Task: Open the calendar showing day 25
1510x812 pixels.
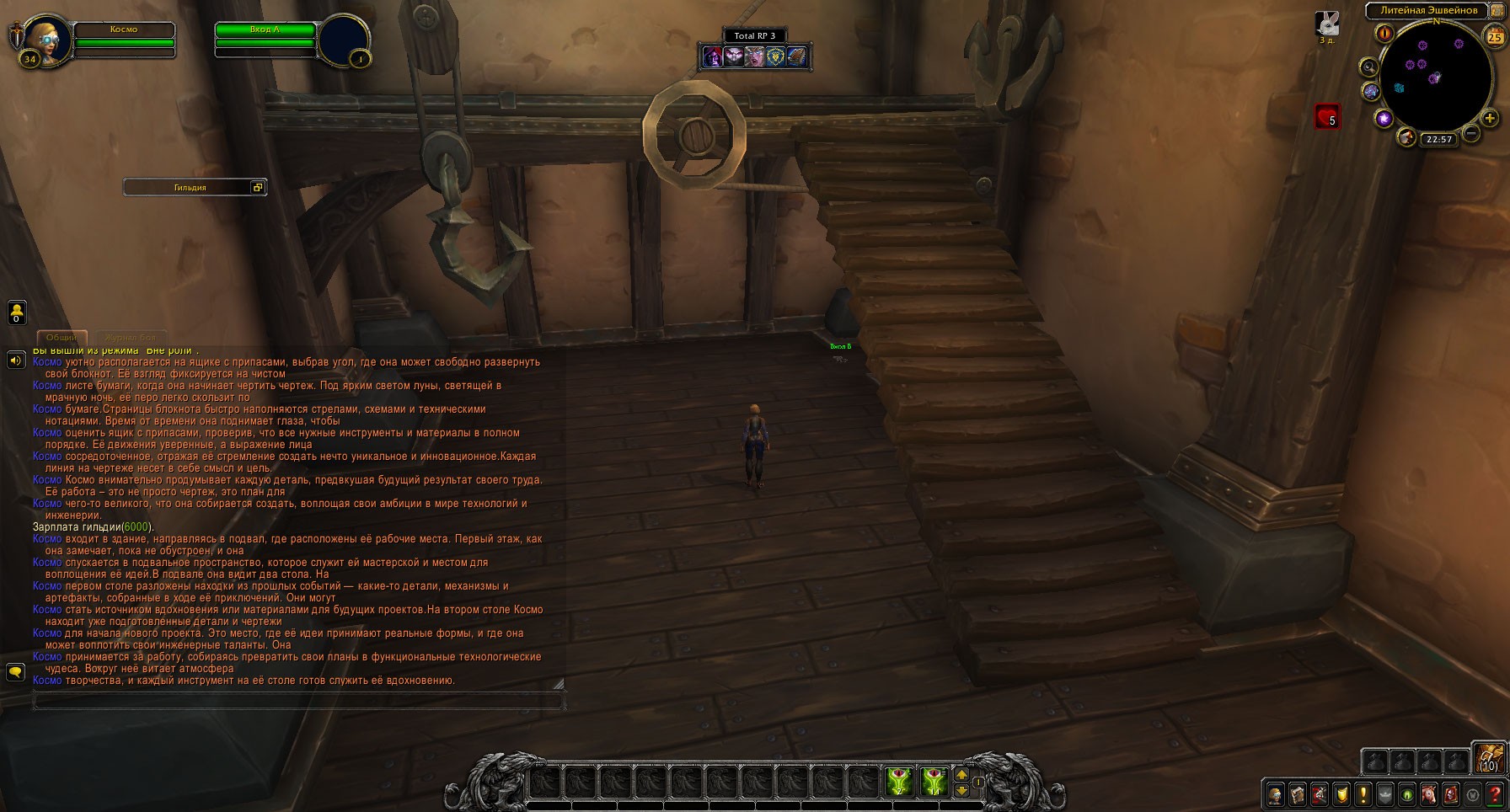Action: pos(1495,35)
